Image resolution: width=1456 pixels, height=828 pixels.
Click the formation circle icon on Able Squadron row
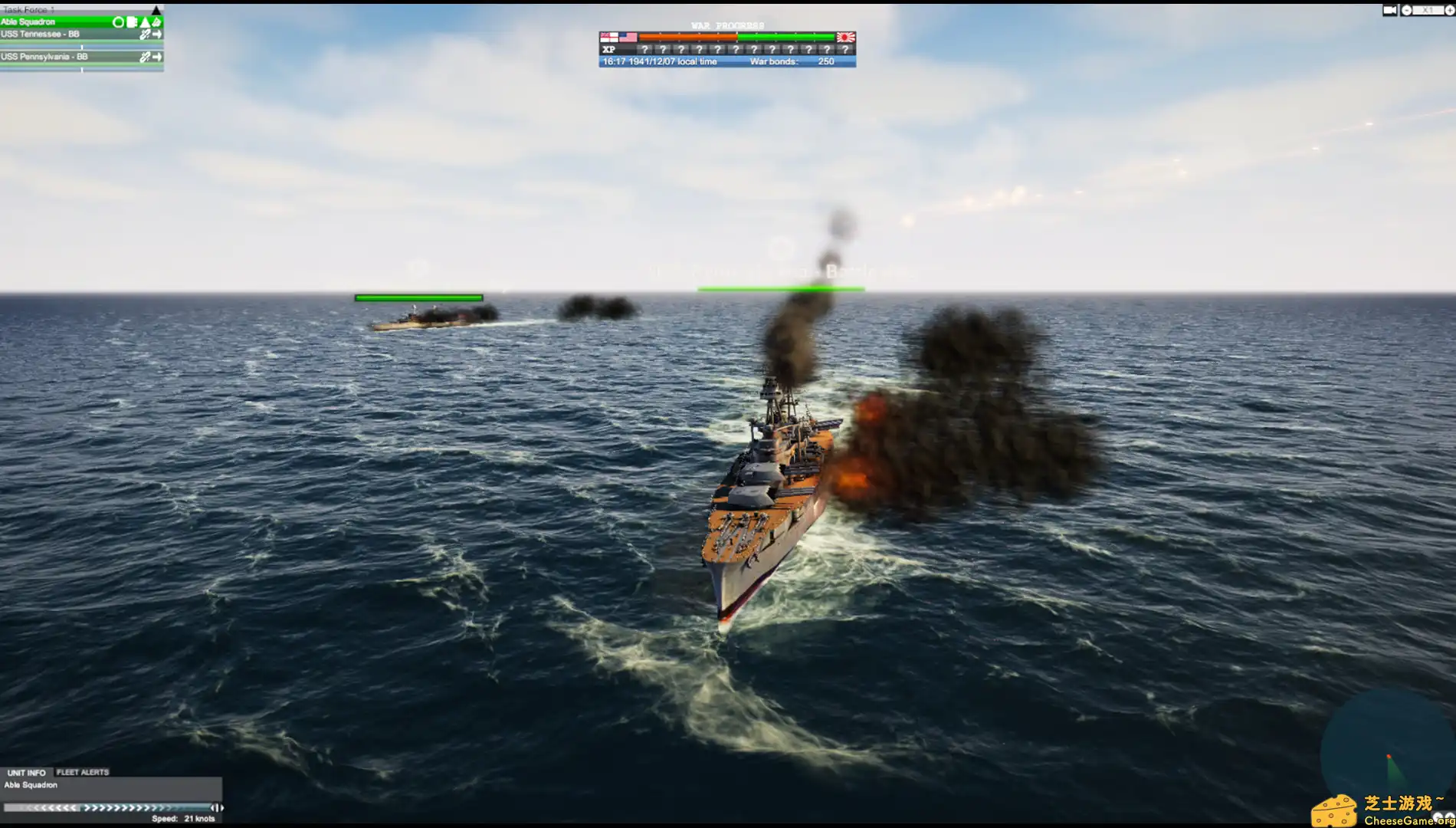(x=119, y=22)
